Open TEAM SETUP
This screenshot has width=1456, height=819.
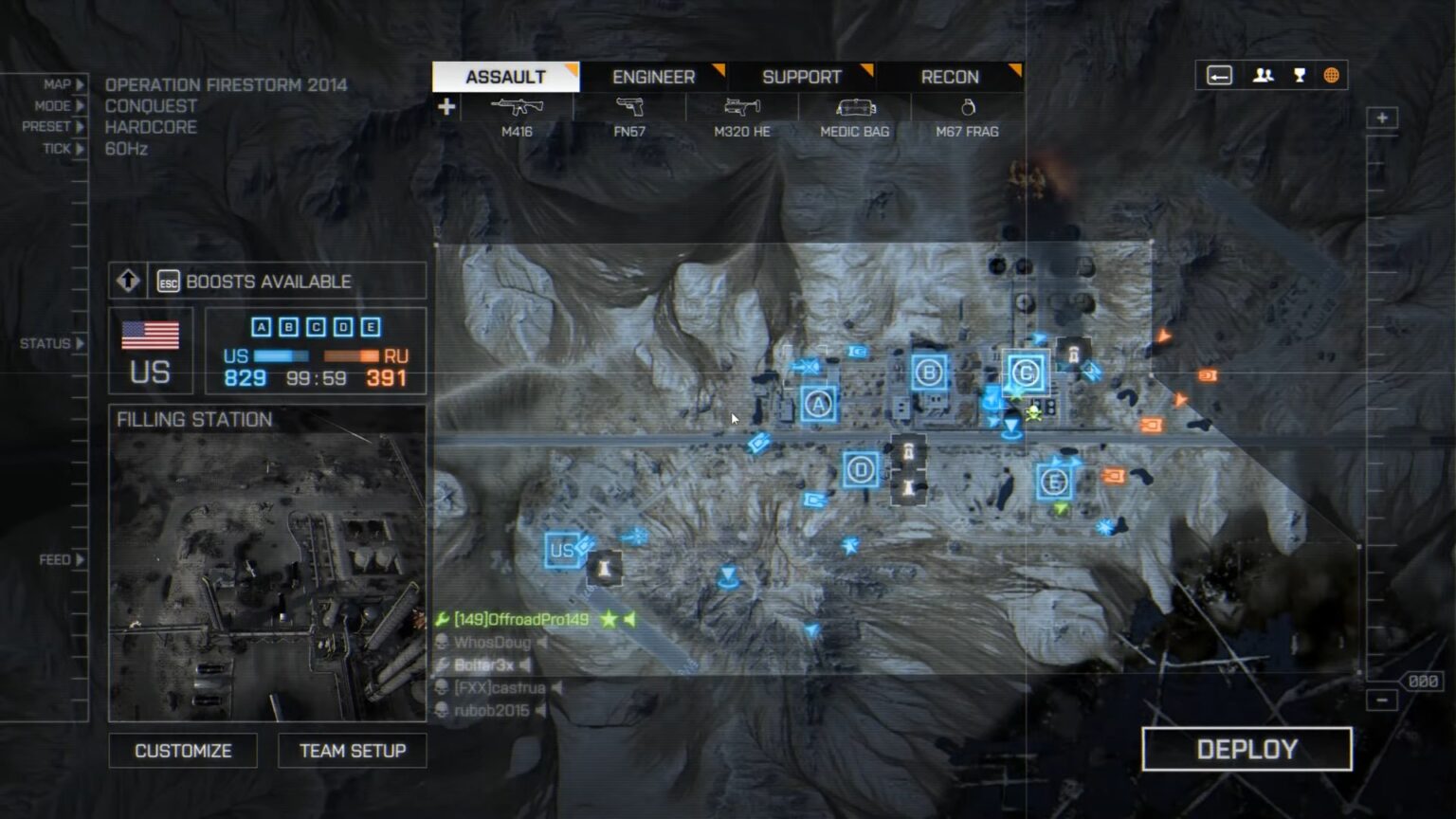tap(352, 750)
